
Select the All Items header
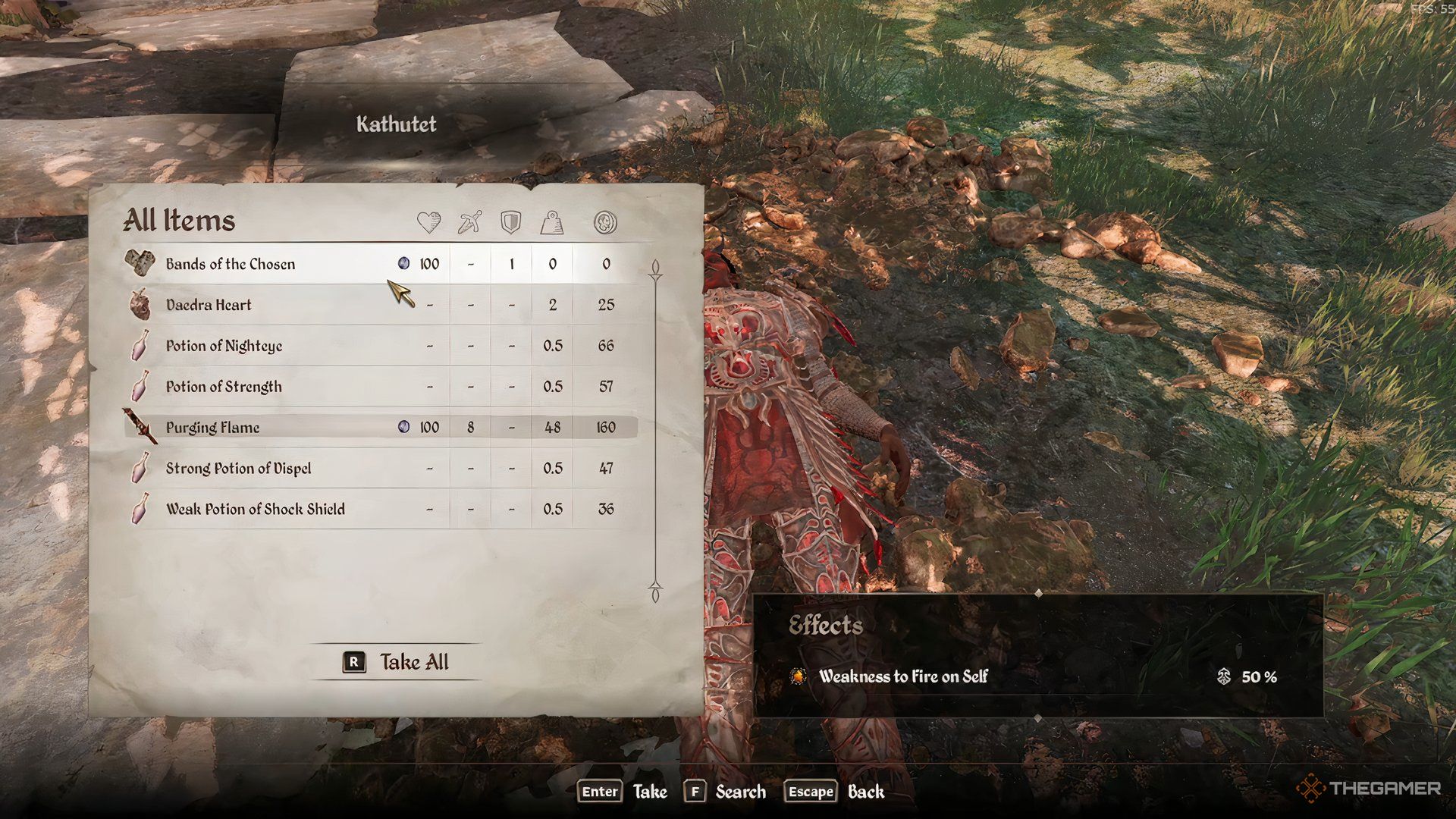pyautogui.click(x=180, y=221)
